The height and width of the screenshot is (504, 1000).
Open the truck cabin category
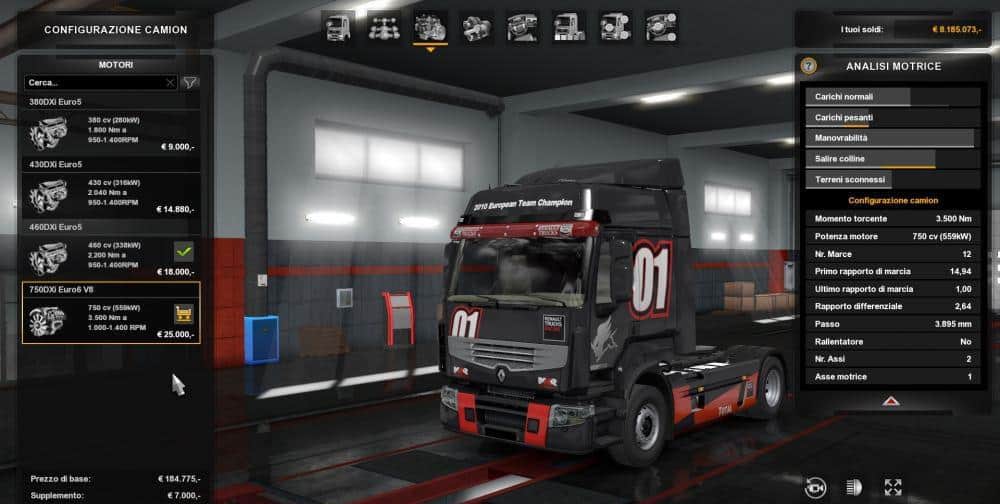[337, 27]
